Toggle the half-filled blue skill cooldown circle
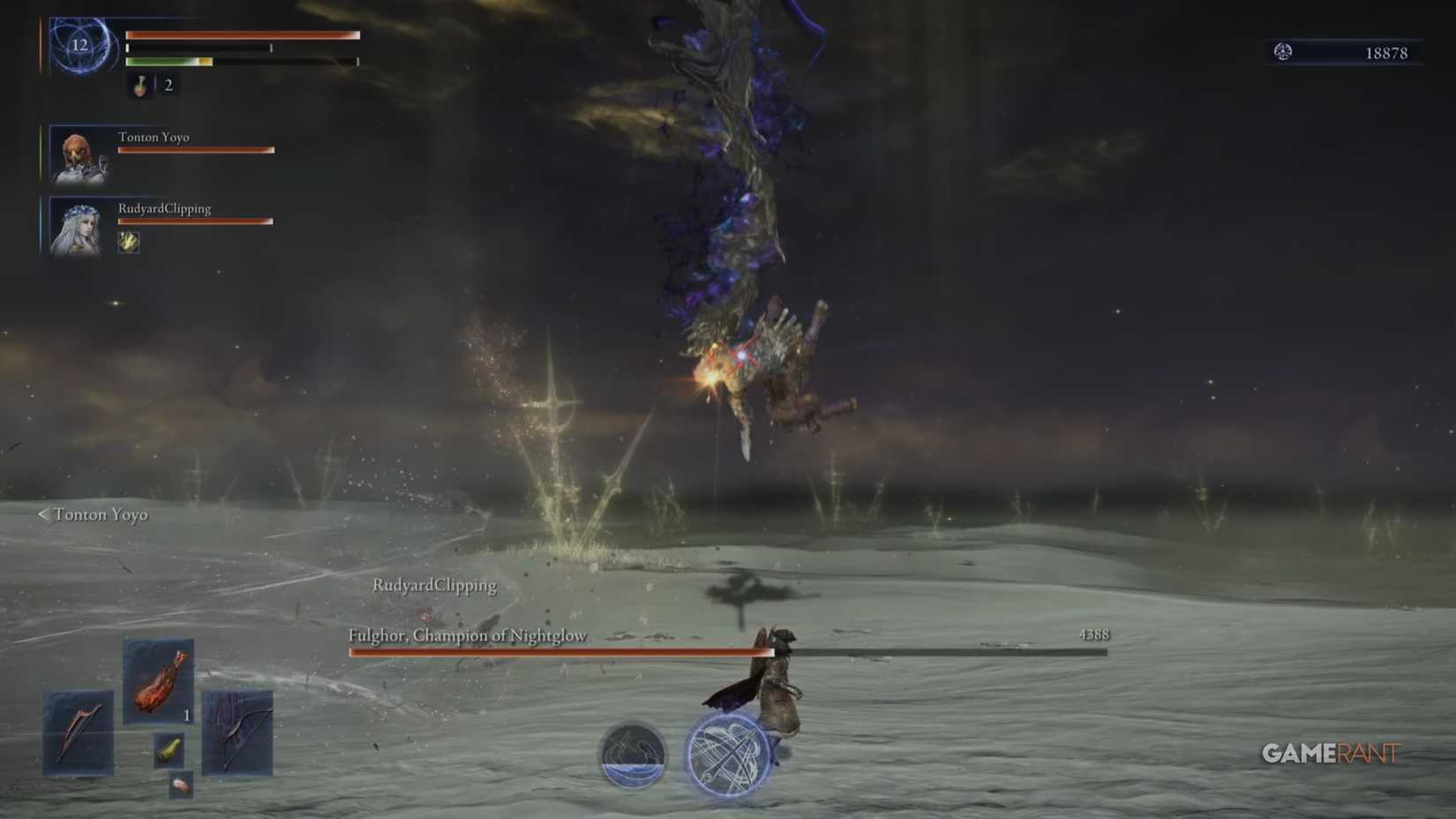 (x=632, y=755)
